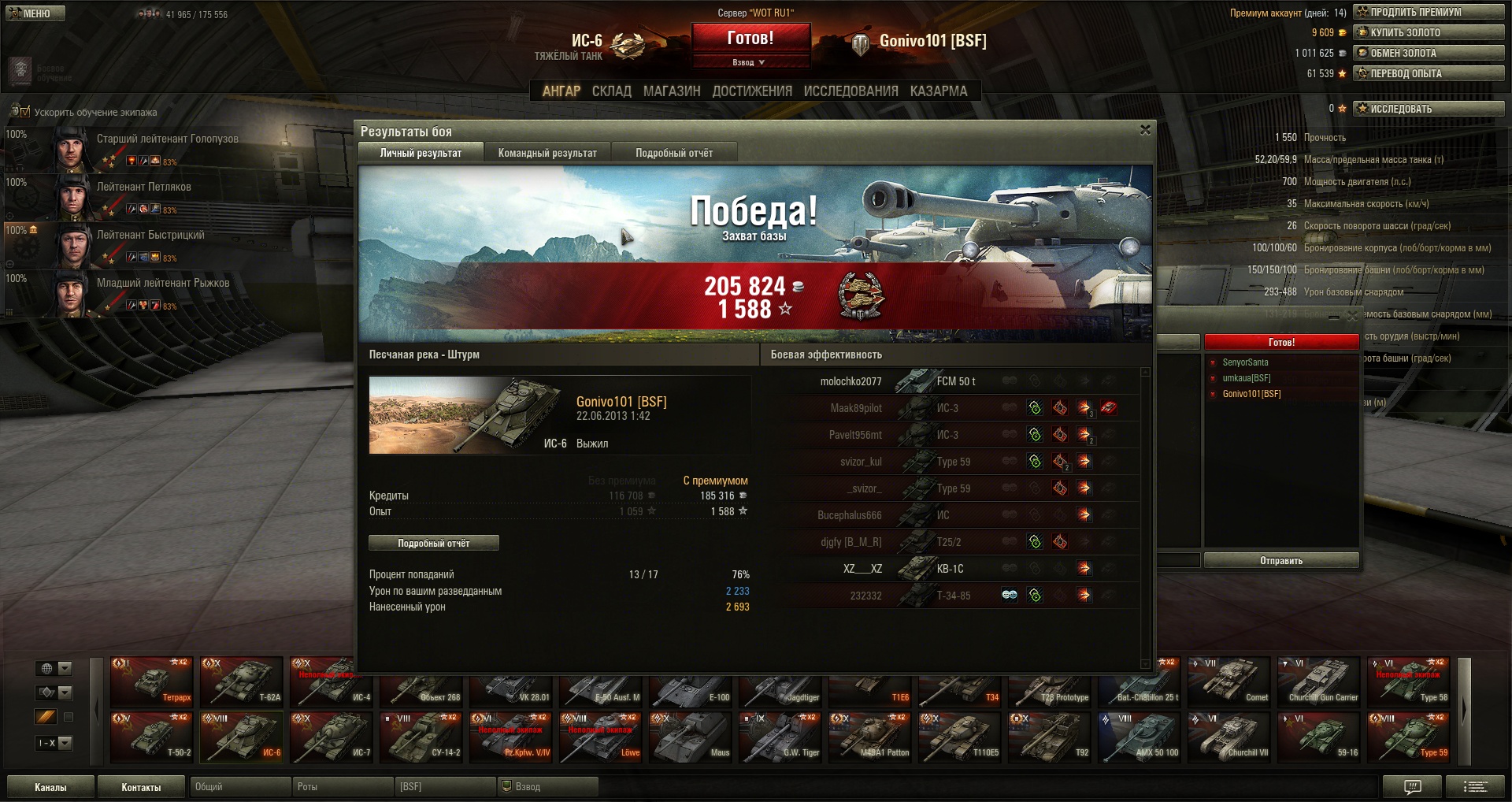1512x802 pixels.
Task: Click Отправить in the platoon window
Action: point(1281,560)
